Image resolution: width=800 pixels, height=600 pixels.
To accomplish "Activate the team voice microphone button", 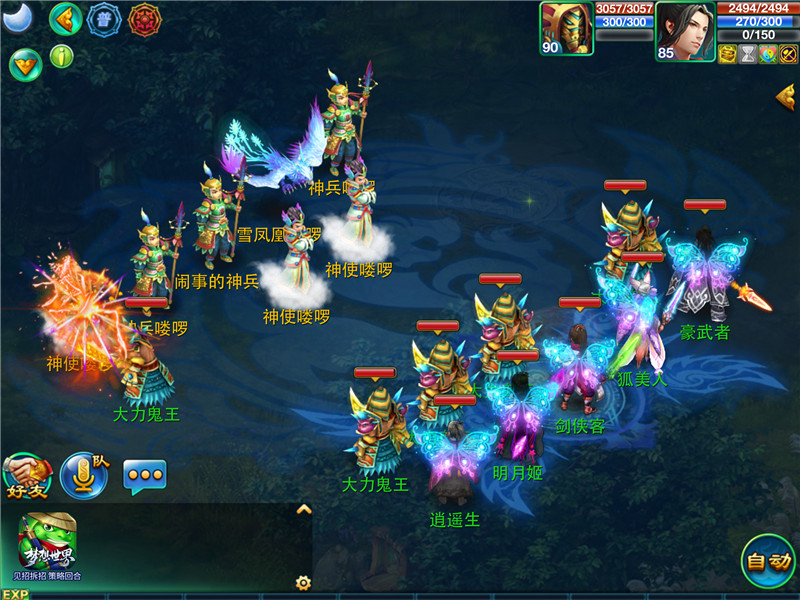I will click(x=83, y=475).
